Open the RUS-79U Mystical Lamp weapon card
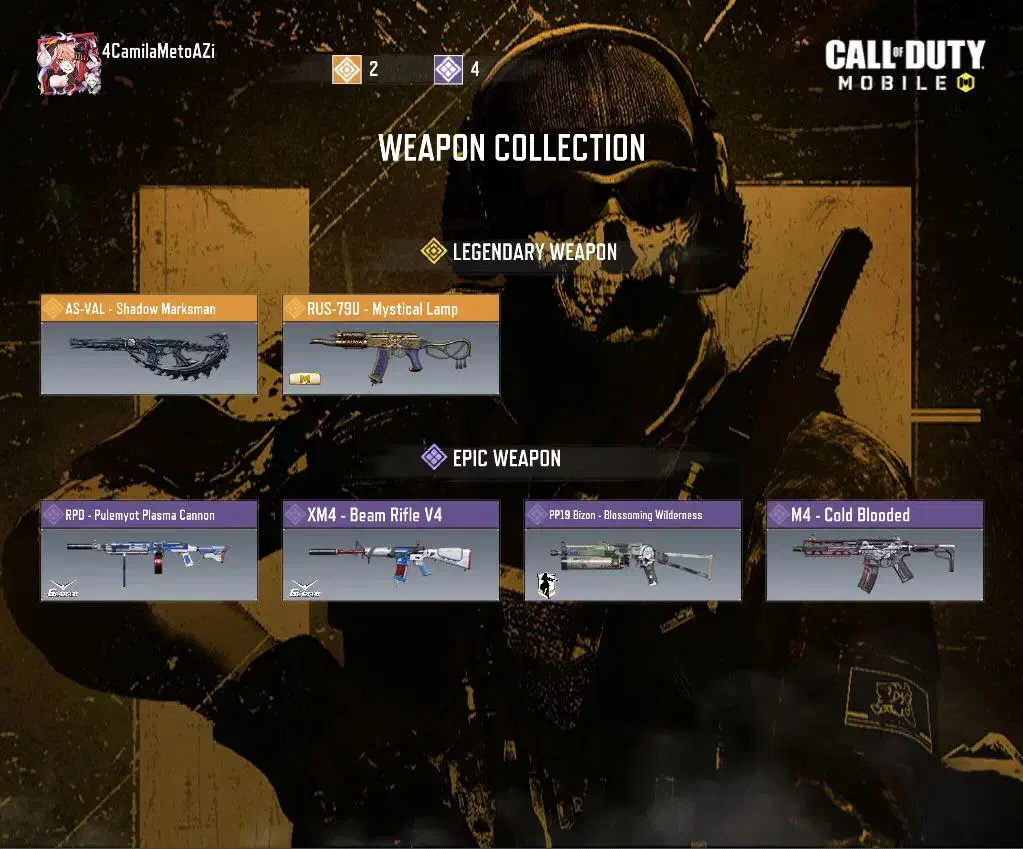This screenshot has width=1023, height=849. point(391,344)
